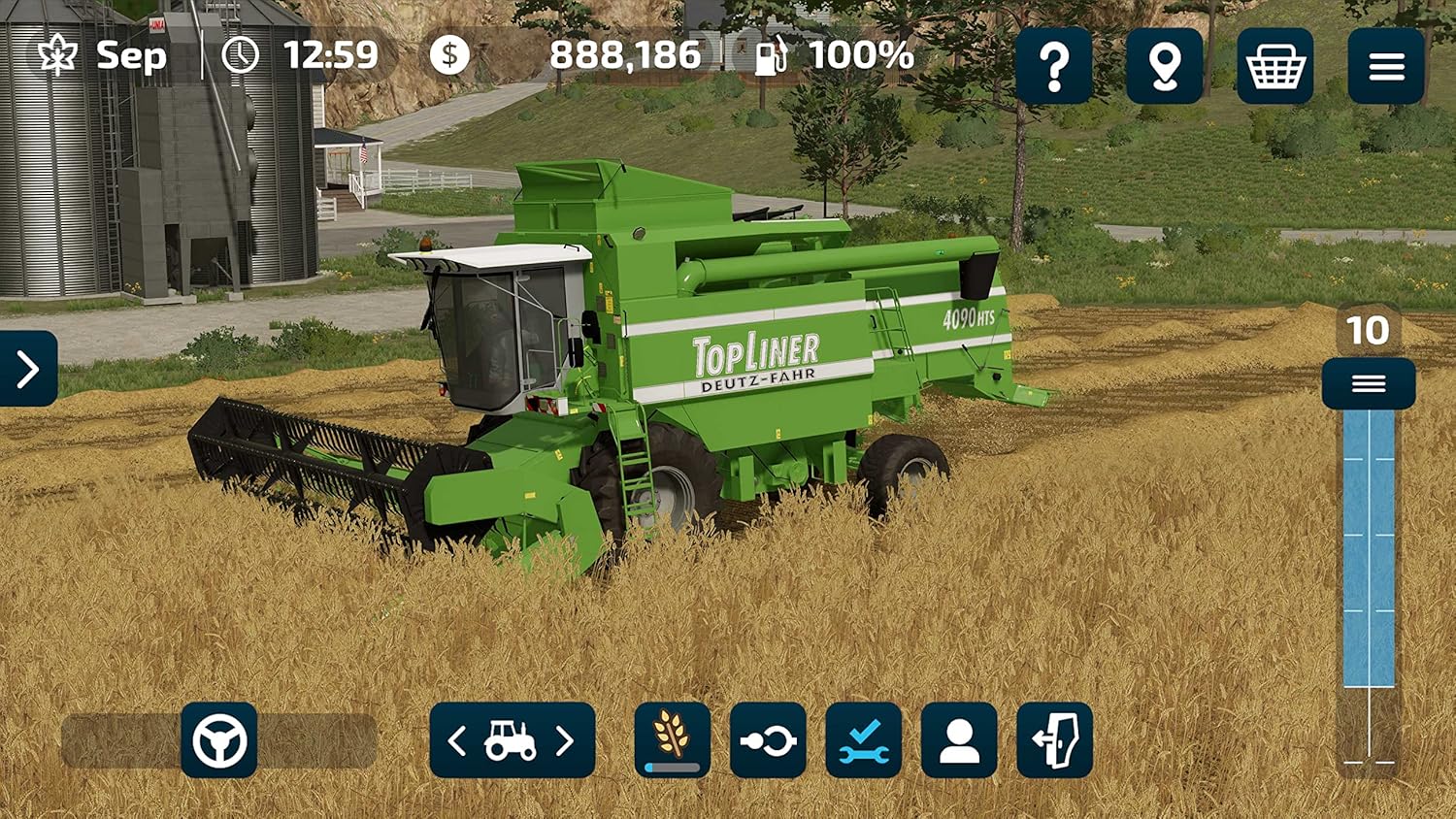Check the crop fill level indicator
The image size is (1456, 819).
click(x=670, y=740)
